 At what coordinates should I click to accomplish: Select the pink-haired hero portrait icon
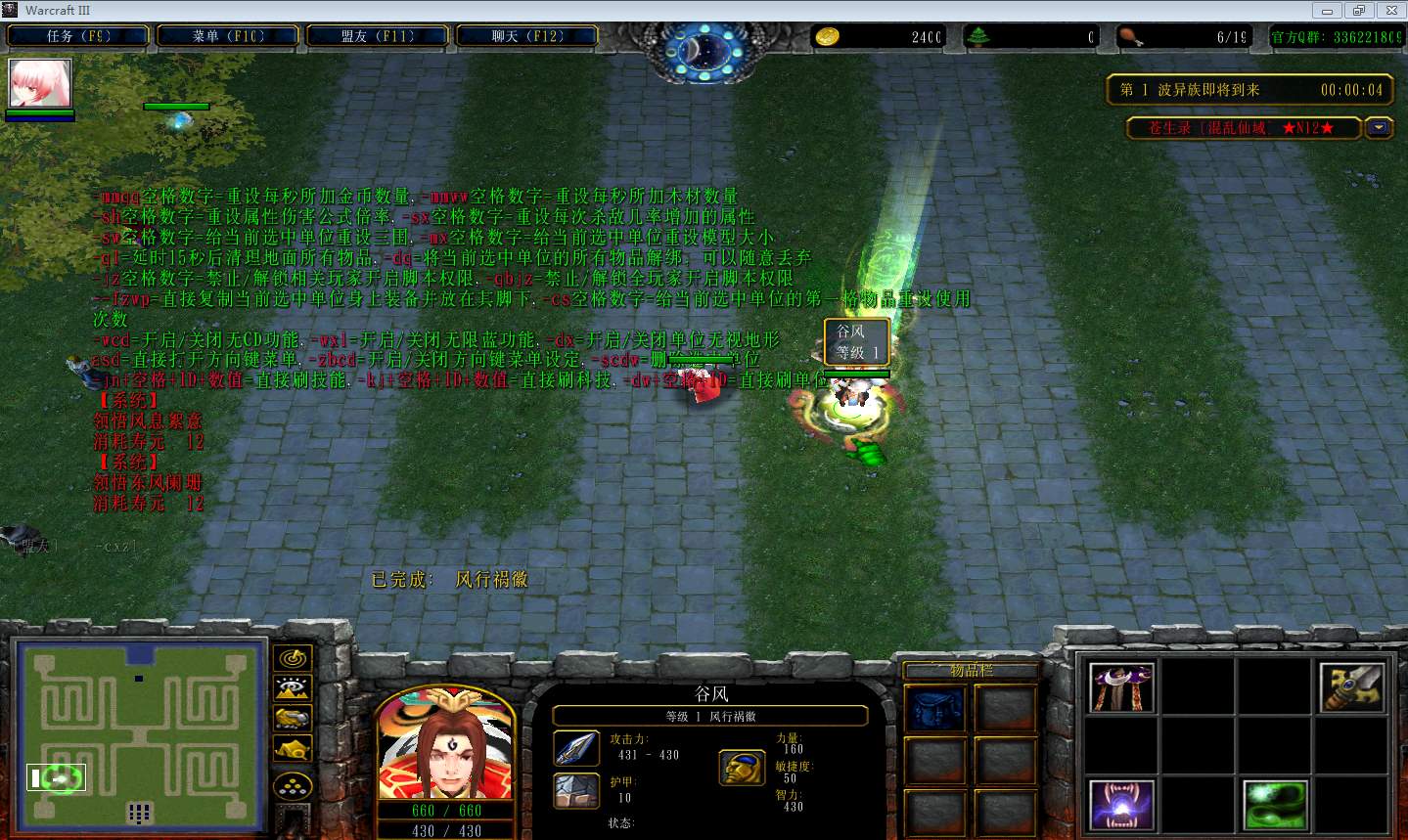[x=40, y=84]
